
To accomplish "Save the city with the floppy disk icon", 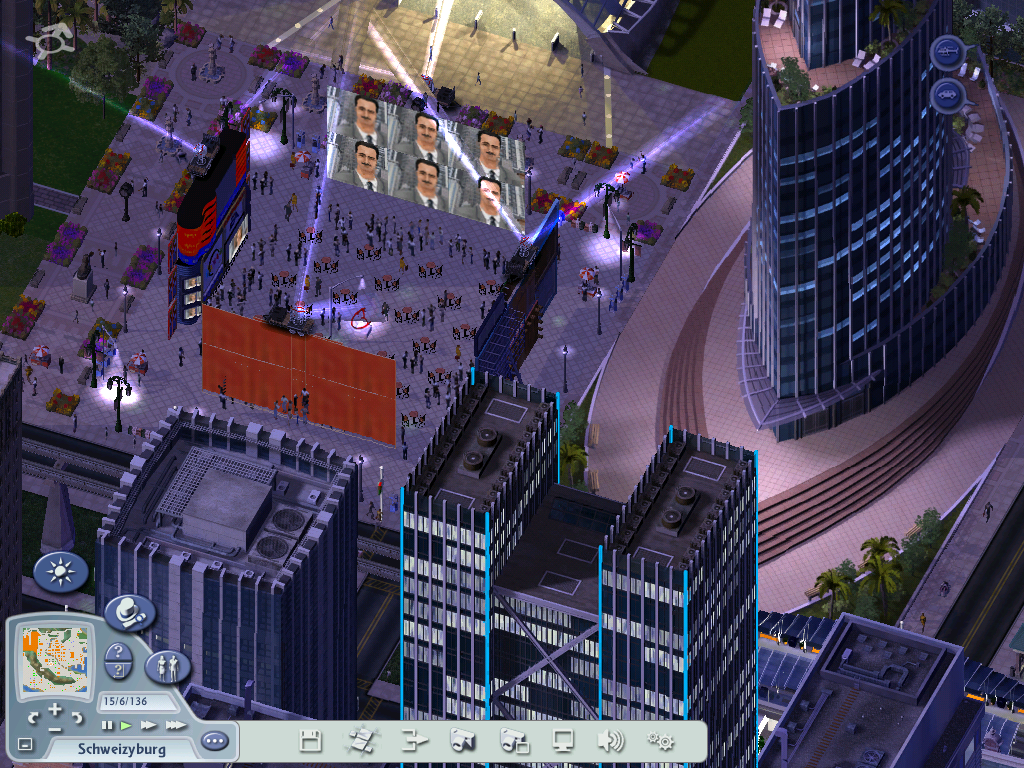I will pyautogui.click(x=311, y=741).
